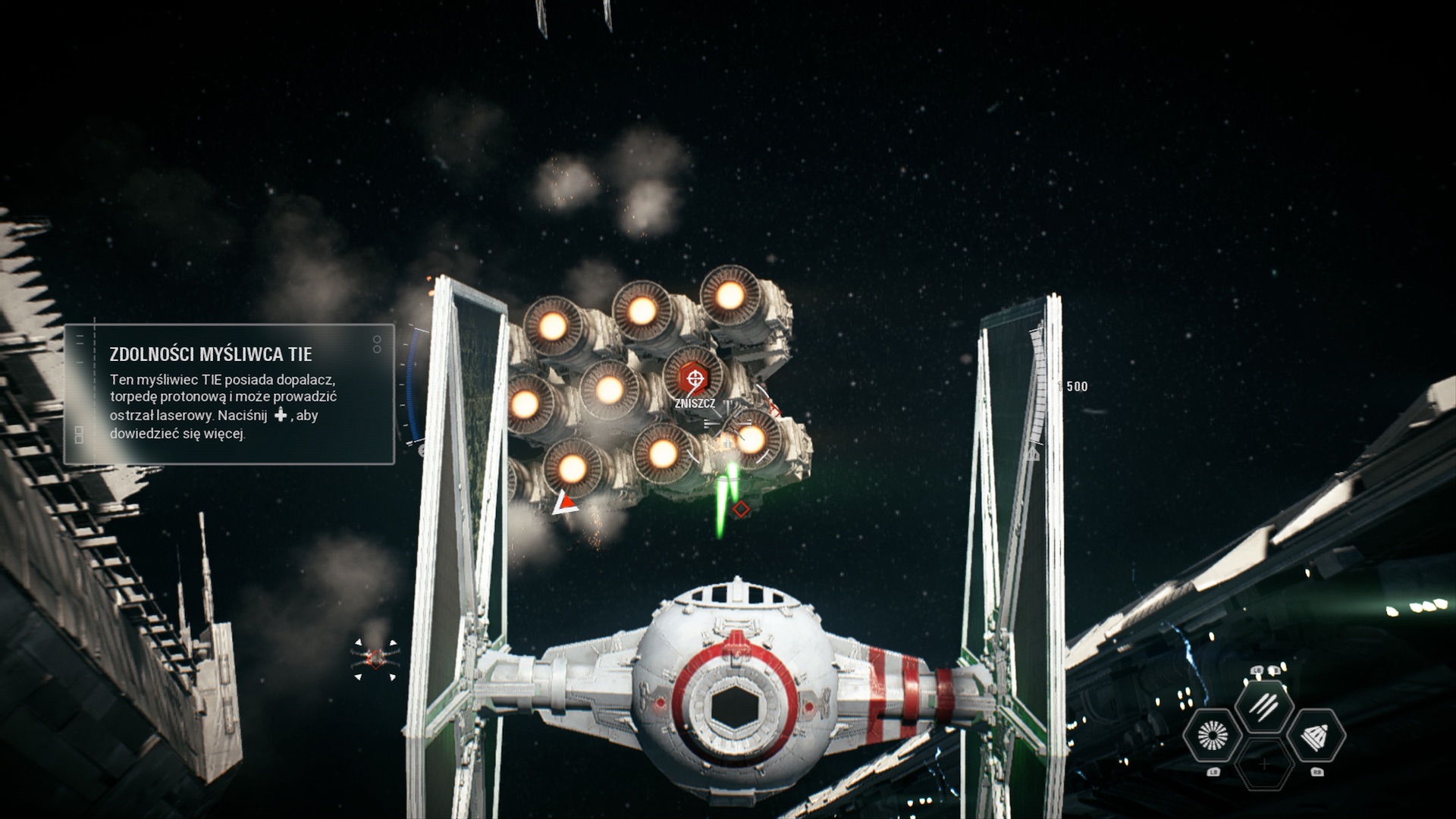Viewport: 1456px width, 819px height.
Task: Activate the afterburner ability icon
Action: (1213, 735)
